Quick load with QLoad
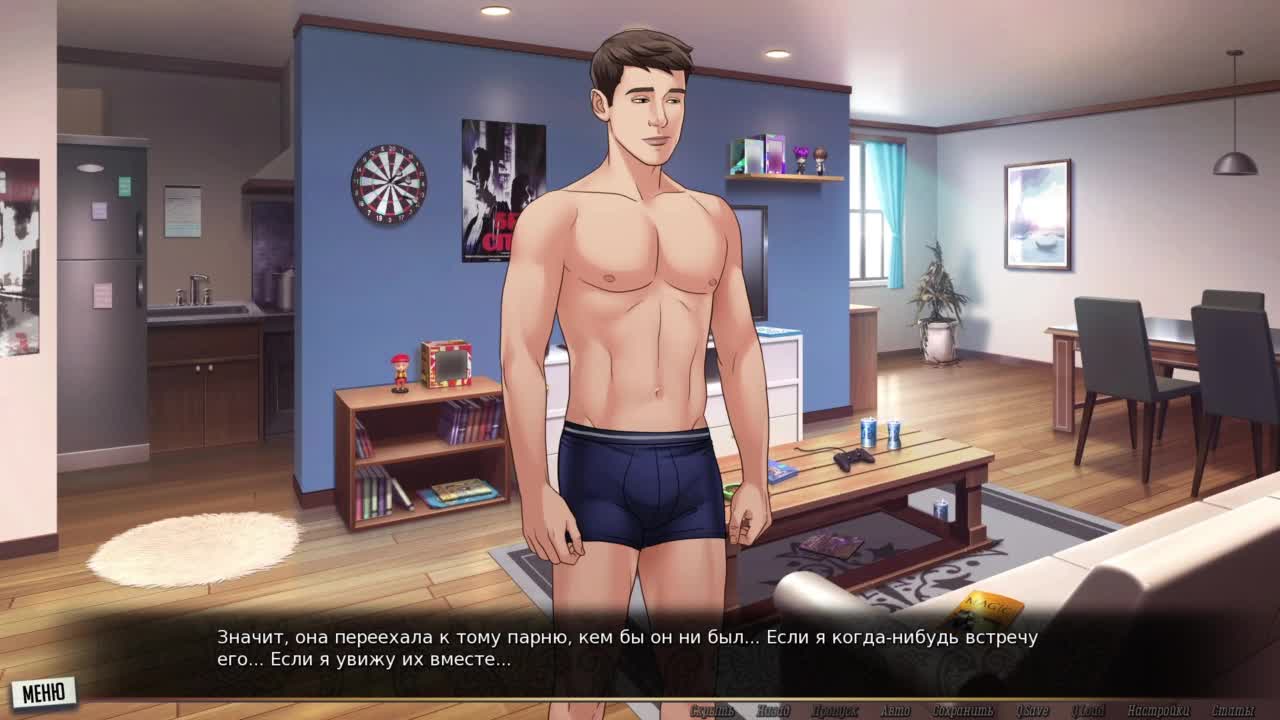This screenshot has height=720, width=1280. pyautogui.click(x=1089, y=711)
